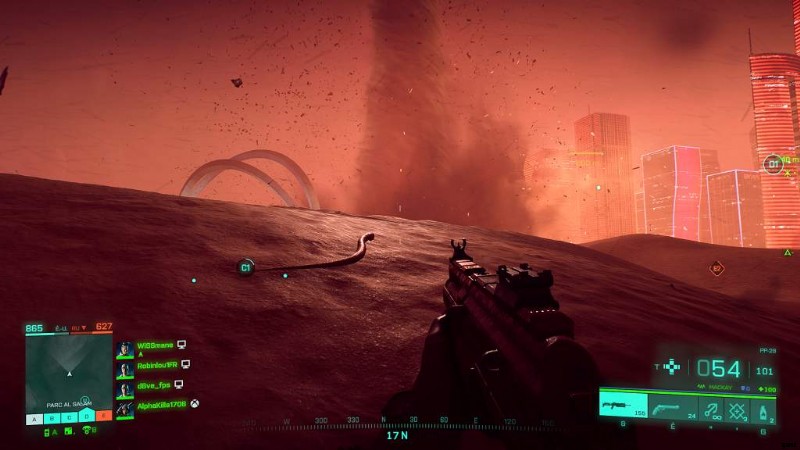Select the diamond-shaped gadget slot
Screen dimensions: 800x450
737,408
